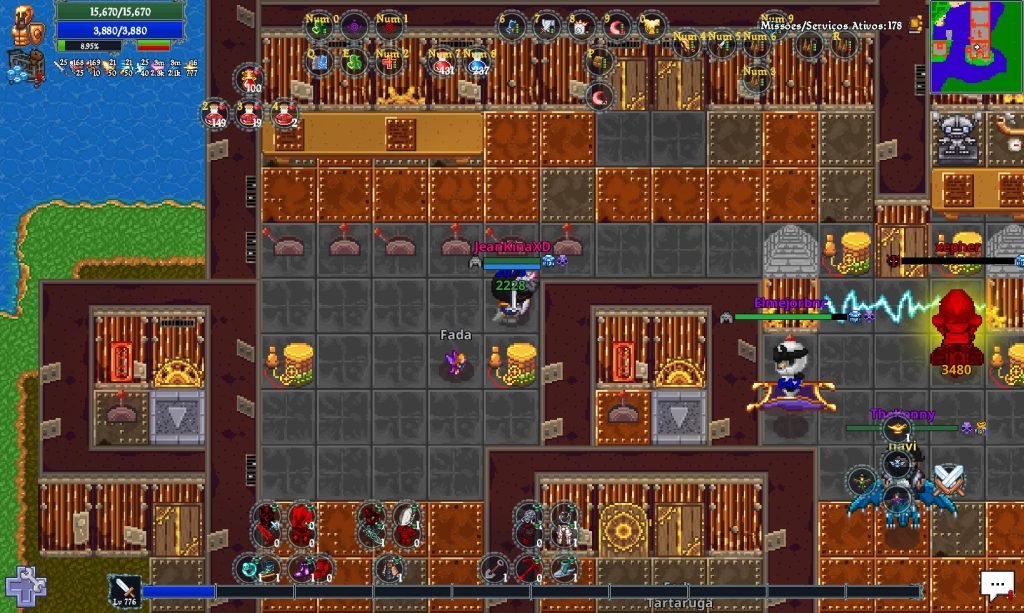Screen dimensions: 1024x613
Task: Open the character equipment armor icon
Action: [x=25, y=23]
